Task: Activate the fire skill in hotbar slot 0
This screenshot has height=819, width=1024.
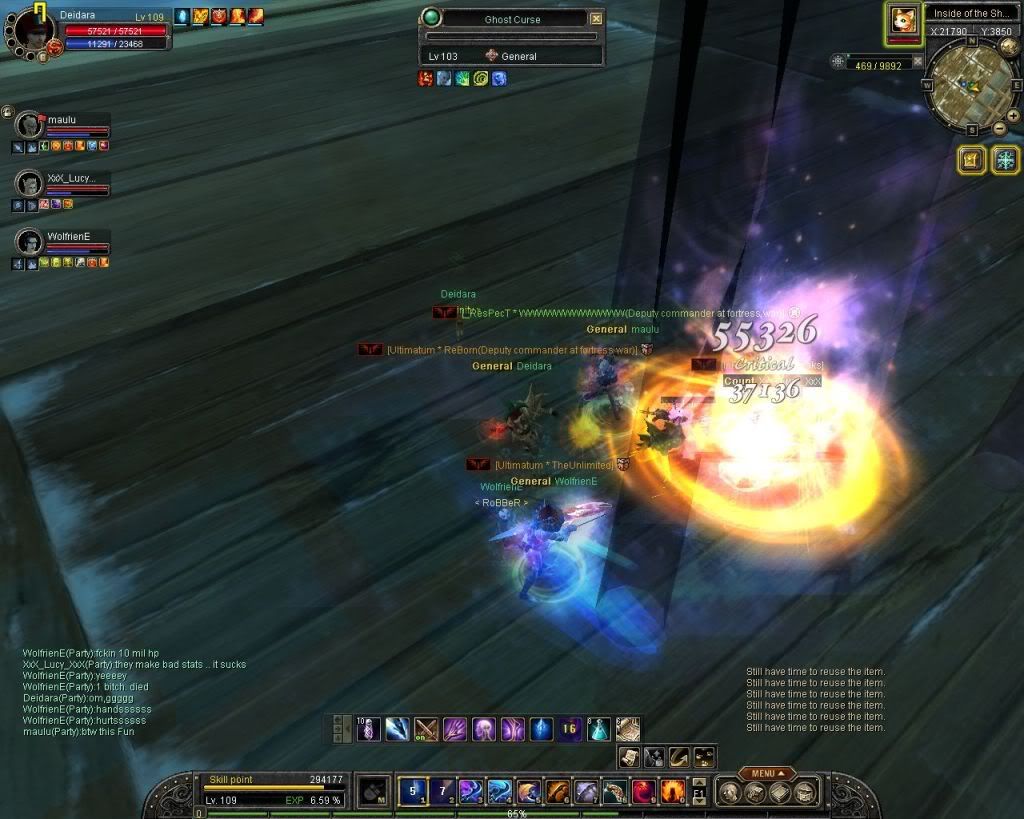Action: pos(673,791)
